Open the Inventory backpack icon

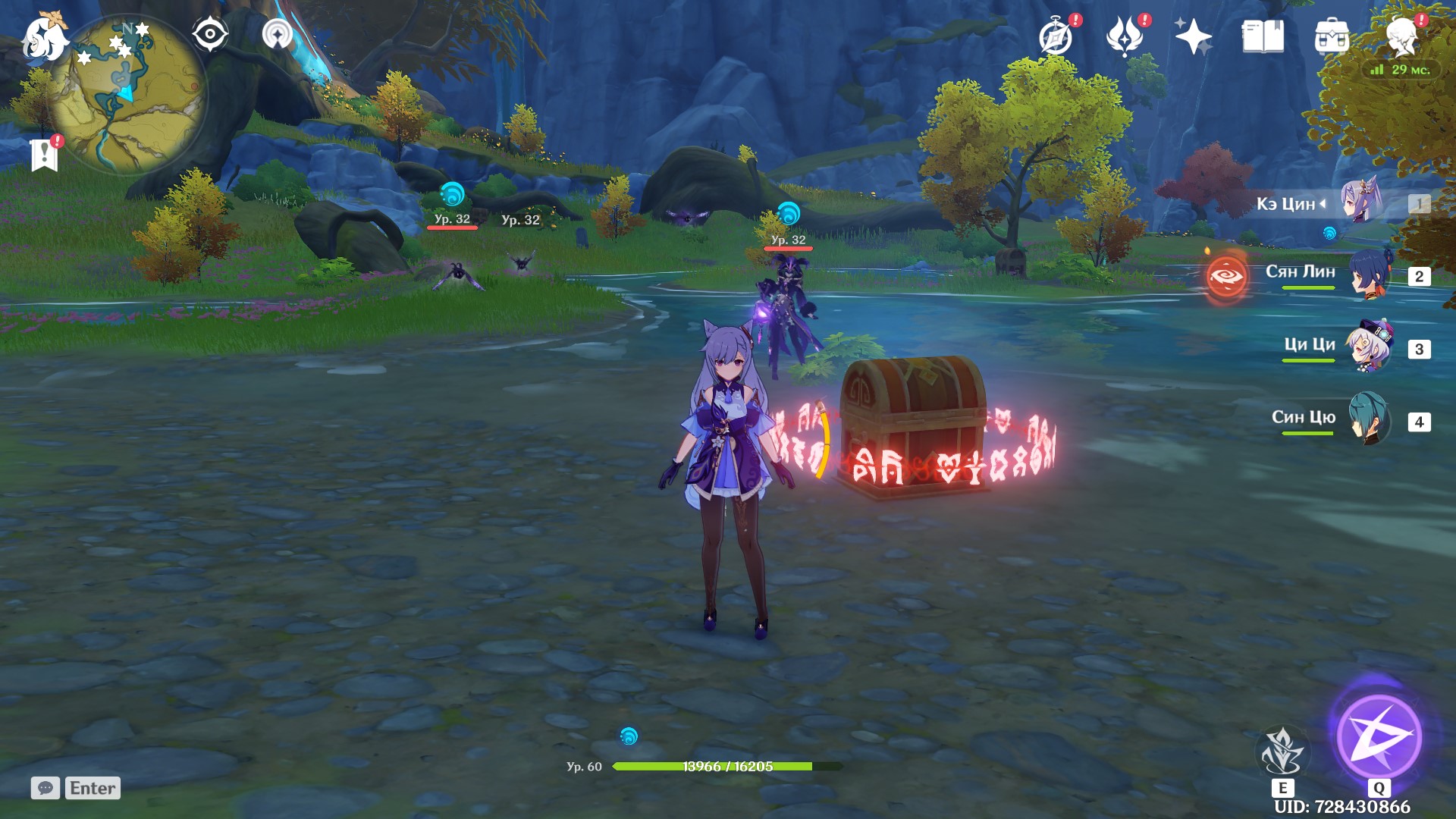pos(1331,36)
